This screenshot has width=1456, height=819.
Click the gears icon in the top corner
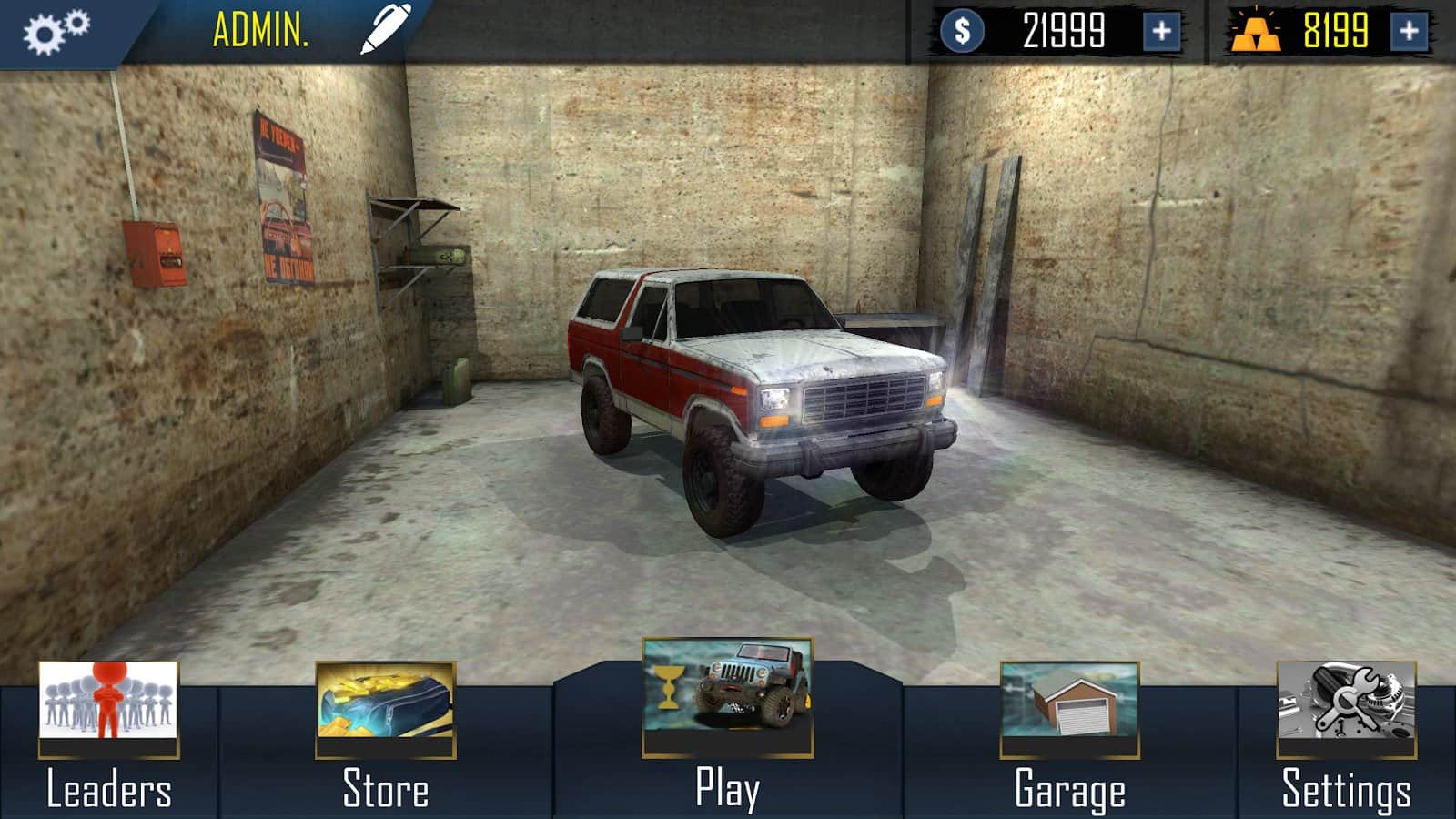pos(56,31)
